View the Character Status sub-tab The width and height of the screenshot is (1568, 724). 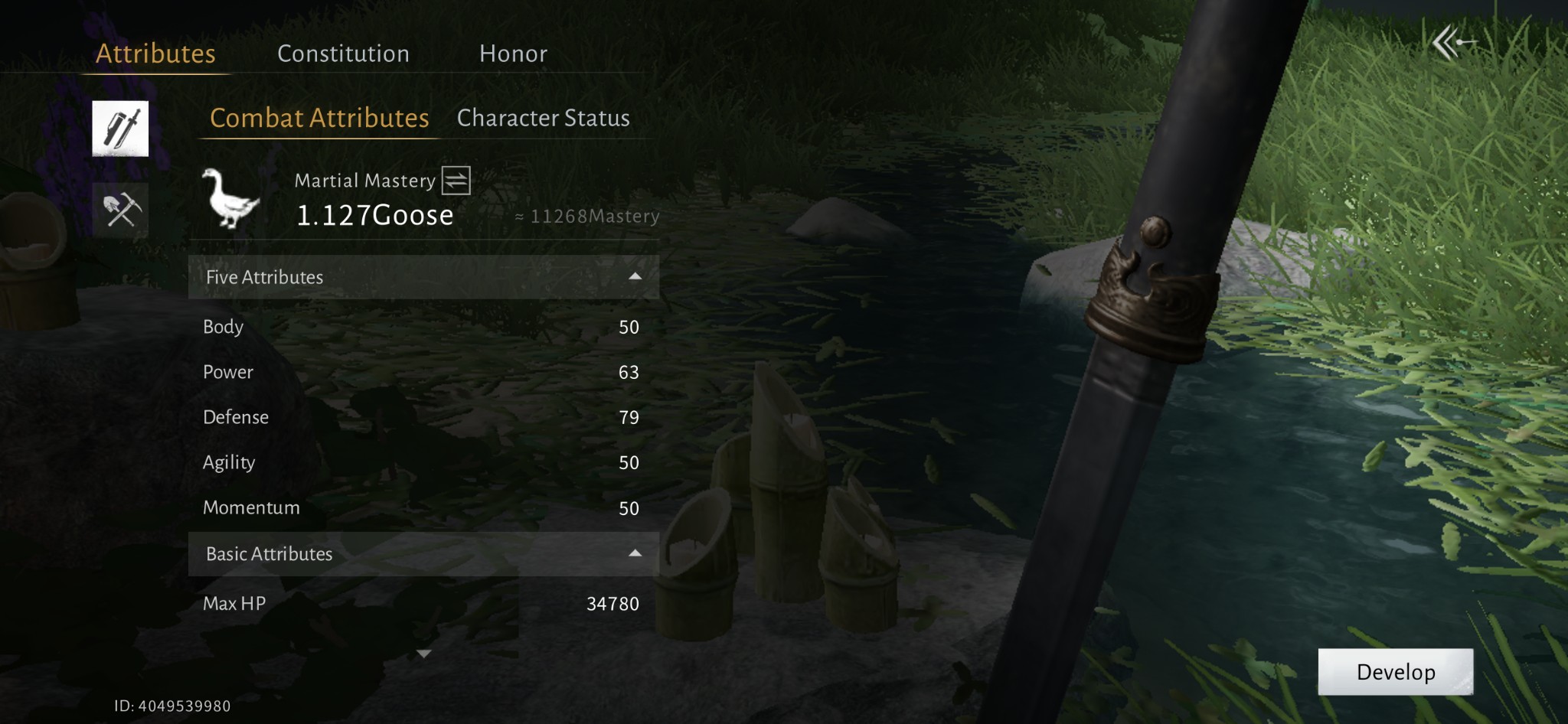543,118
